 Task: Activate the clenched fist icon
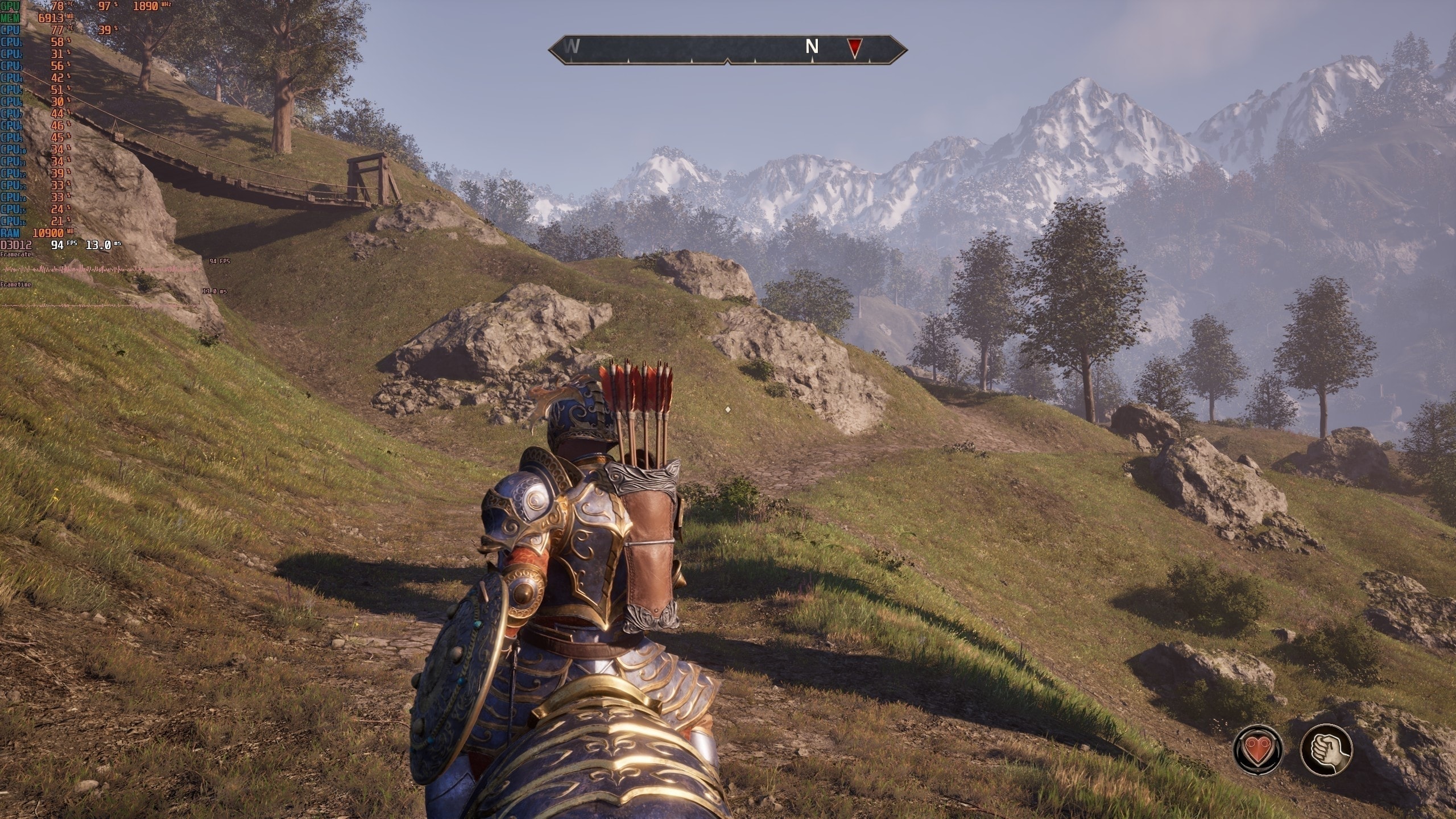[x=1326, y=750]
